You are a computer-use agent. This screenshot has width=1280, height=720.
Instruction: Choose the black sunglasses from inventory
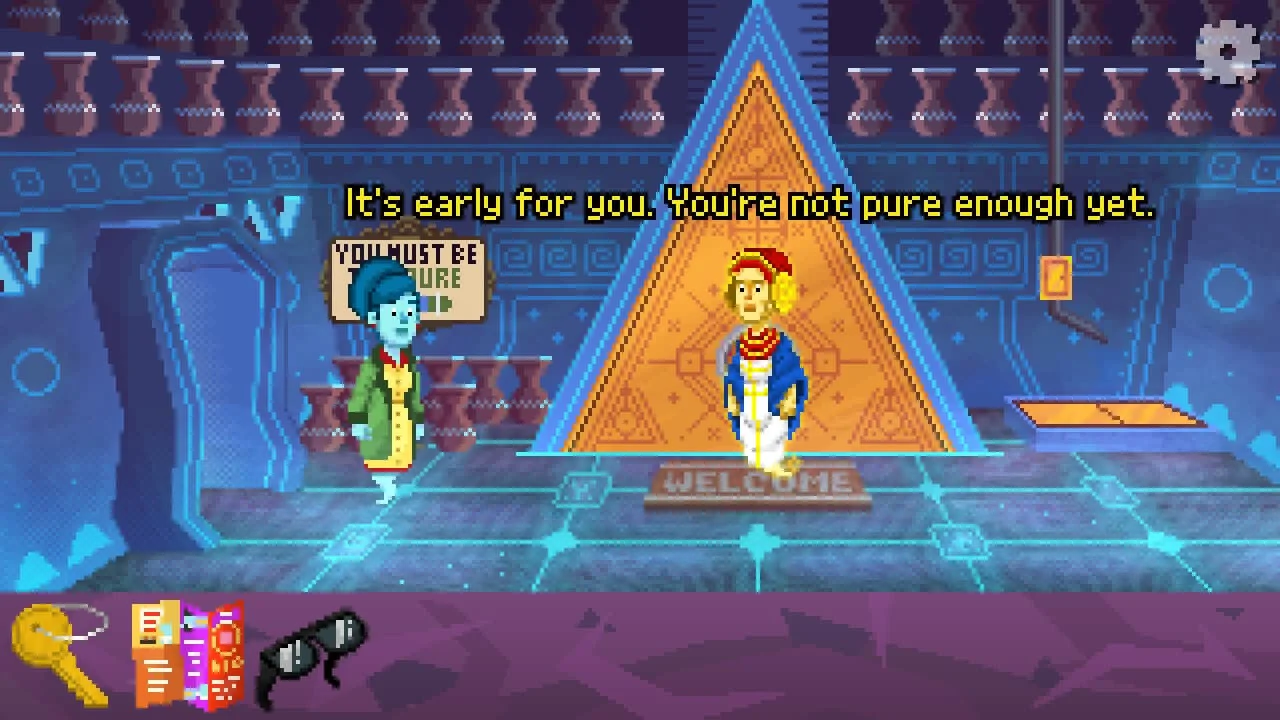[x=312, y=650]
